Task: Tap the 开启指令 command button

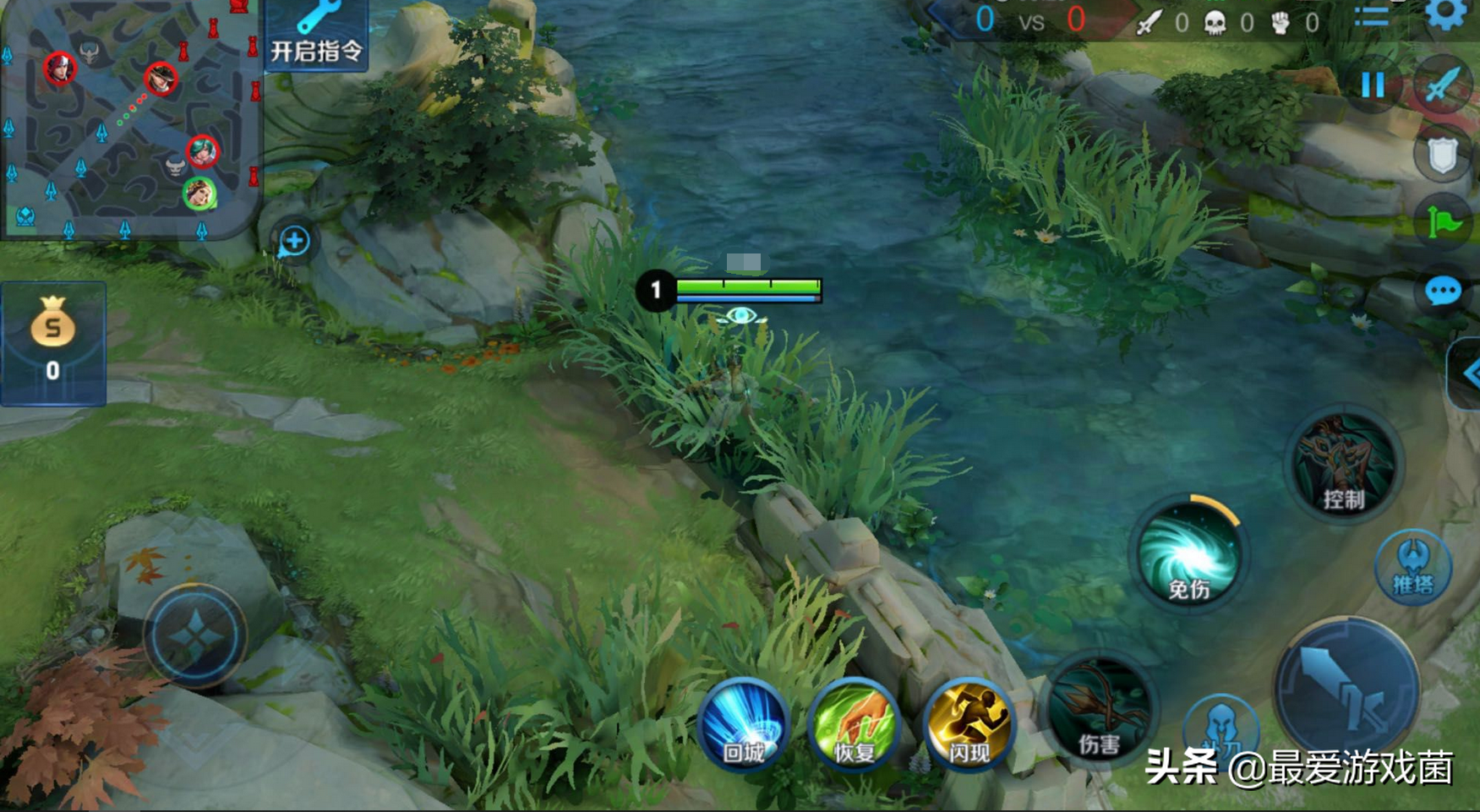Action: (x=317, y=35)
